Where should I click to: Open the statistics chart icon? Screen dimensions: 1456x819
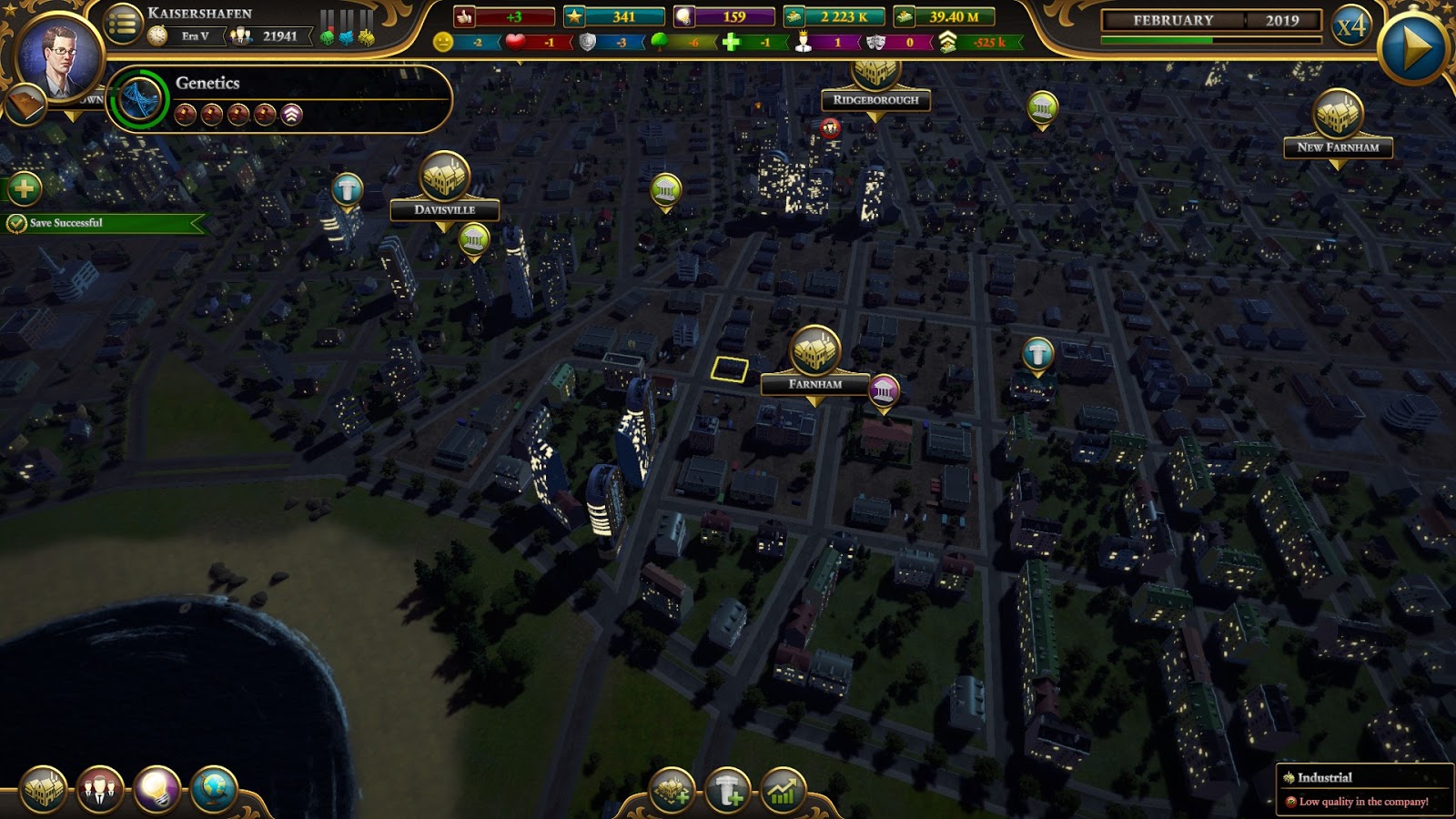click(784, 791)
